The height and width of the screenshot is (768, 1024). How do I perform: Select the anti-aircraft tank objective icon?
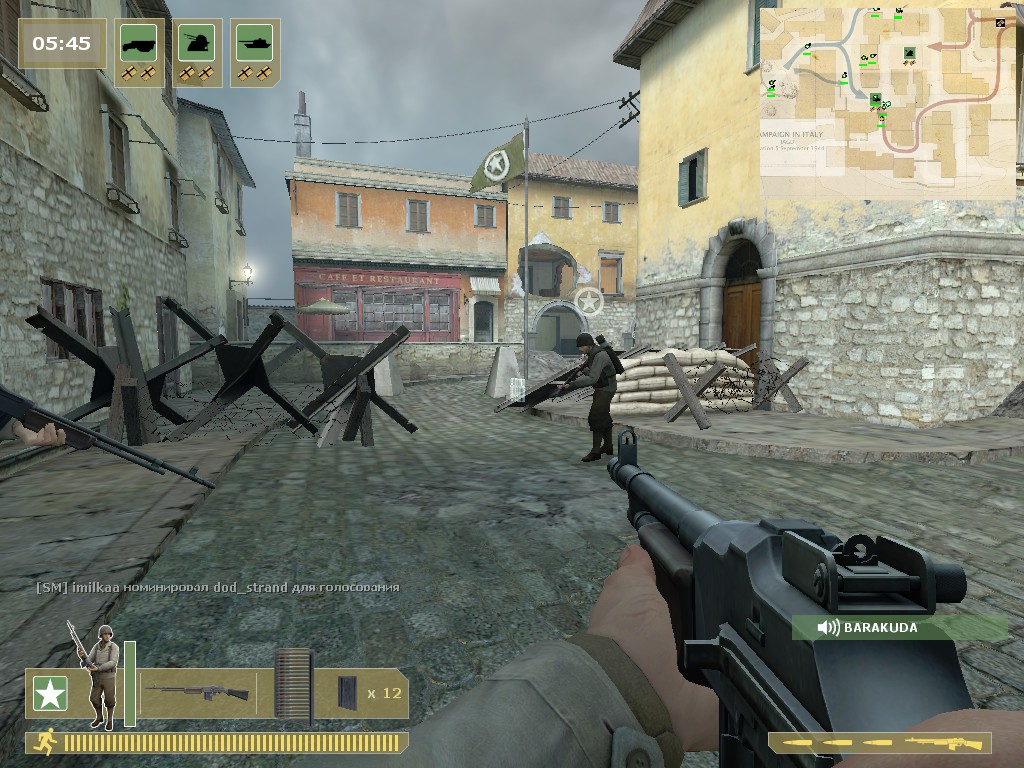coord(198,43)
